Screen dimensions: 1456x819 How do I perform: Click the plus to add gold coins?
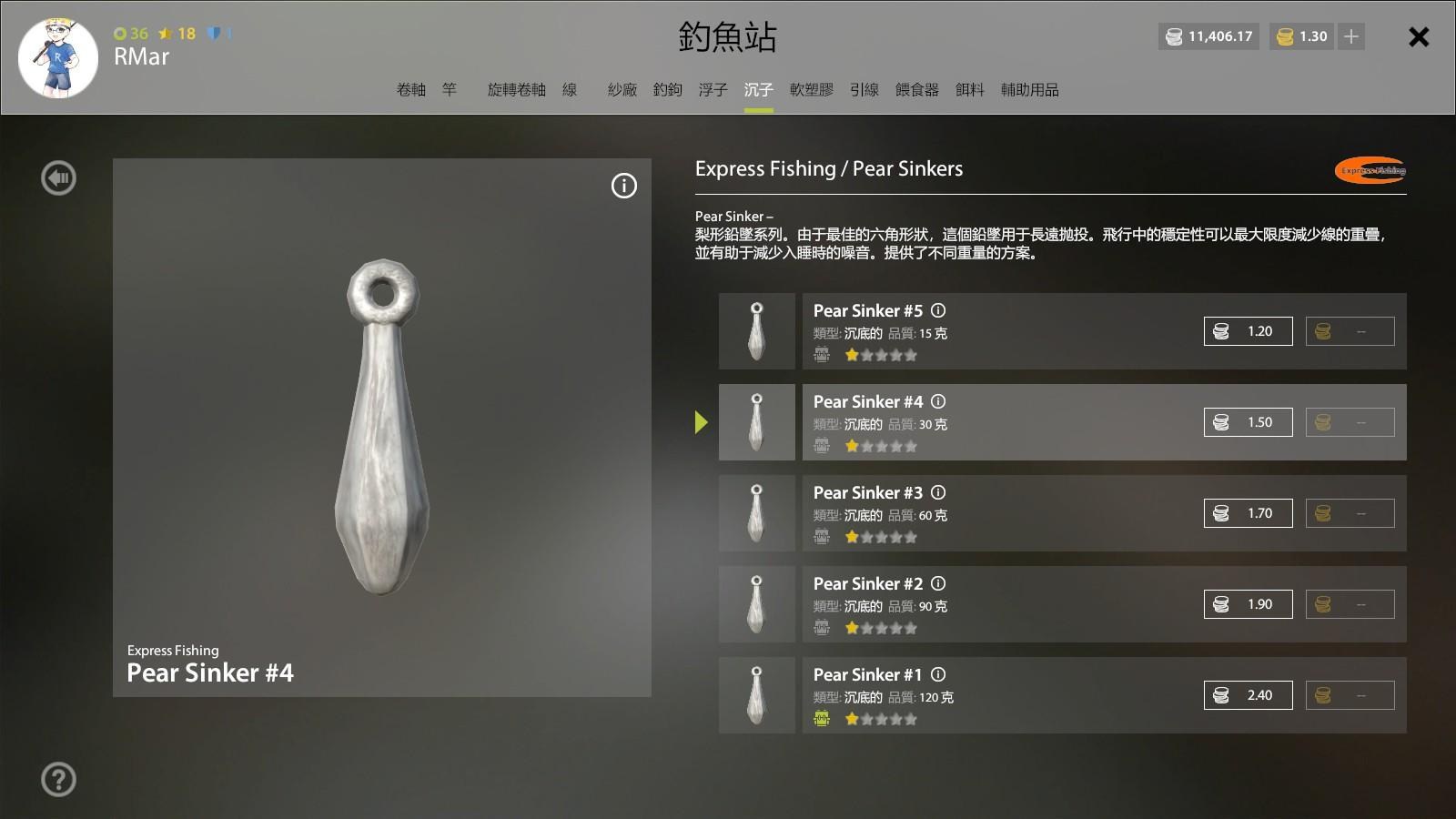tap(1350, 36)
